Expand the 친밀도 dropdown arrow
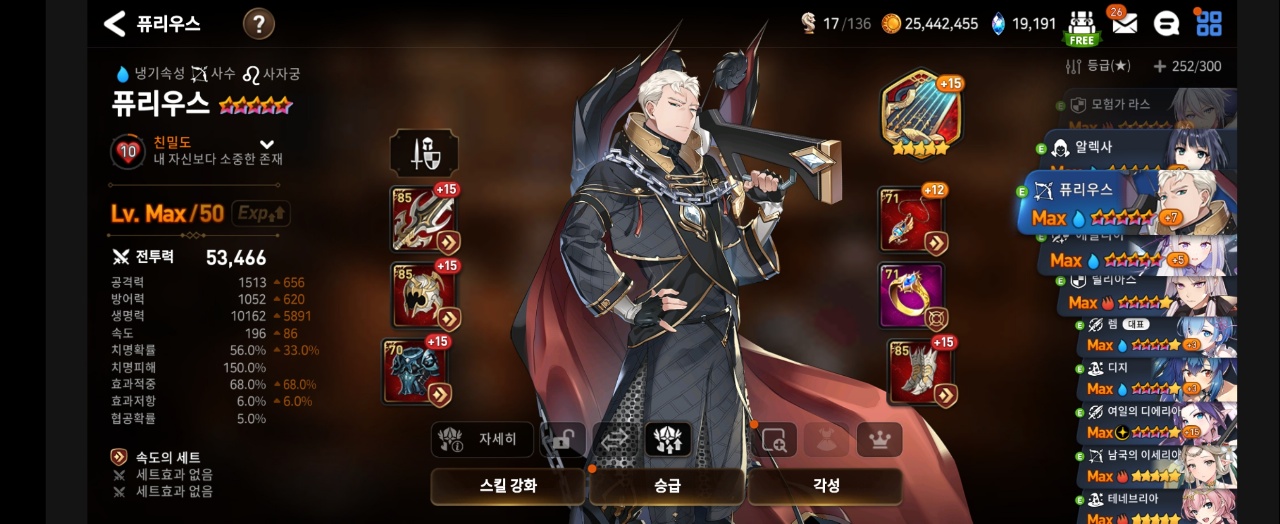Screen dimensions: 1280x524 tap(267, 144)
